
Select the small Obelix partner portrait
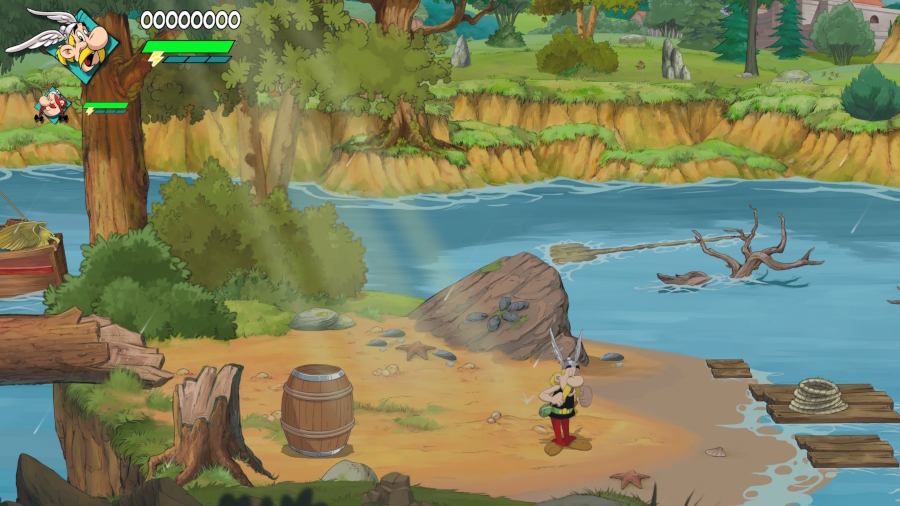tap(50, 105)
